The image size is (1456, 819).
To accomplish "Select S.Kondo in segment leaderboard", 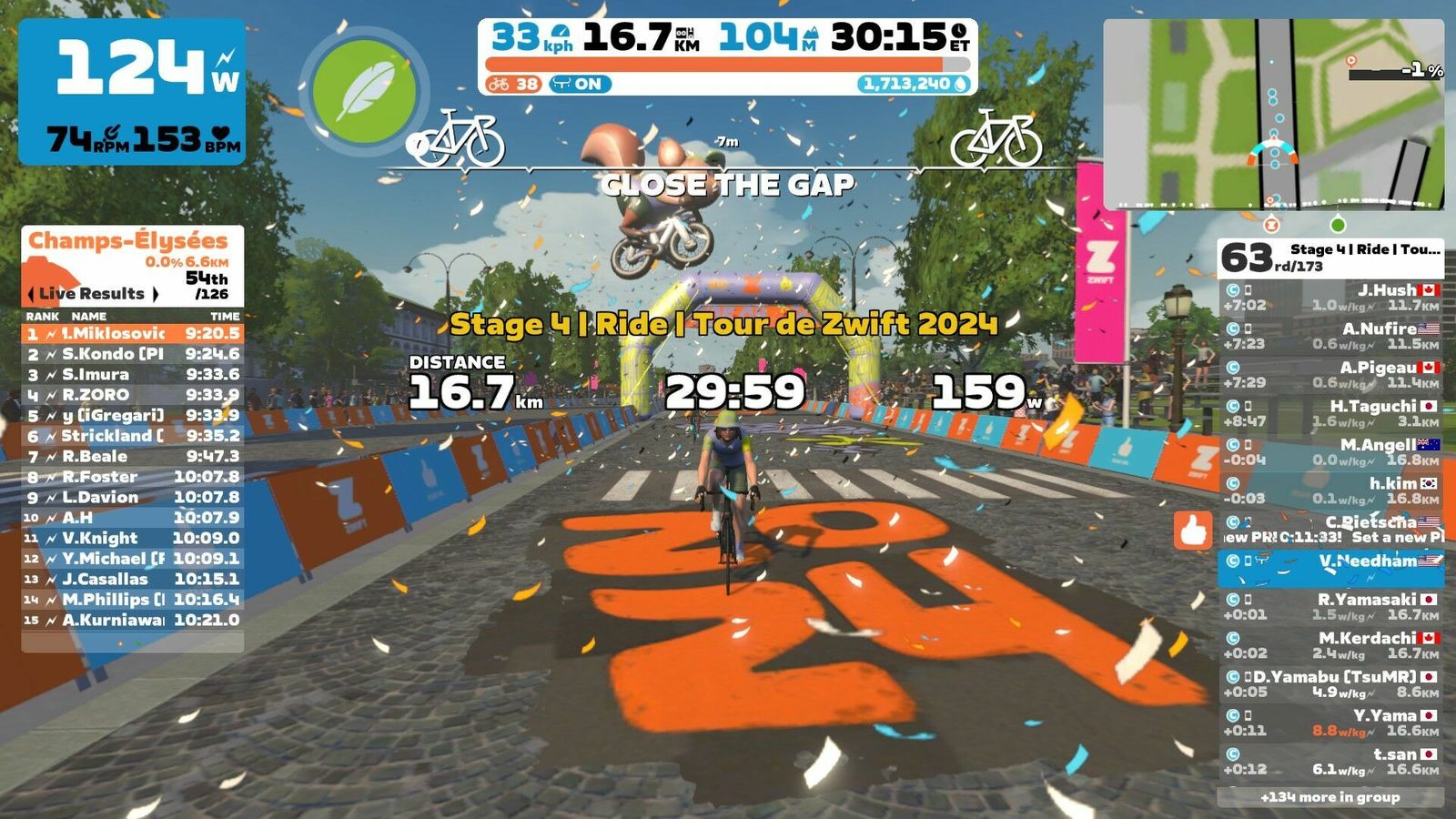I will point(133,354).
